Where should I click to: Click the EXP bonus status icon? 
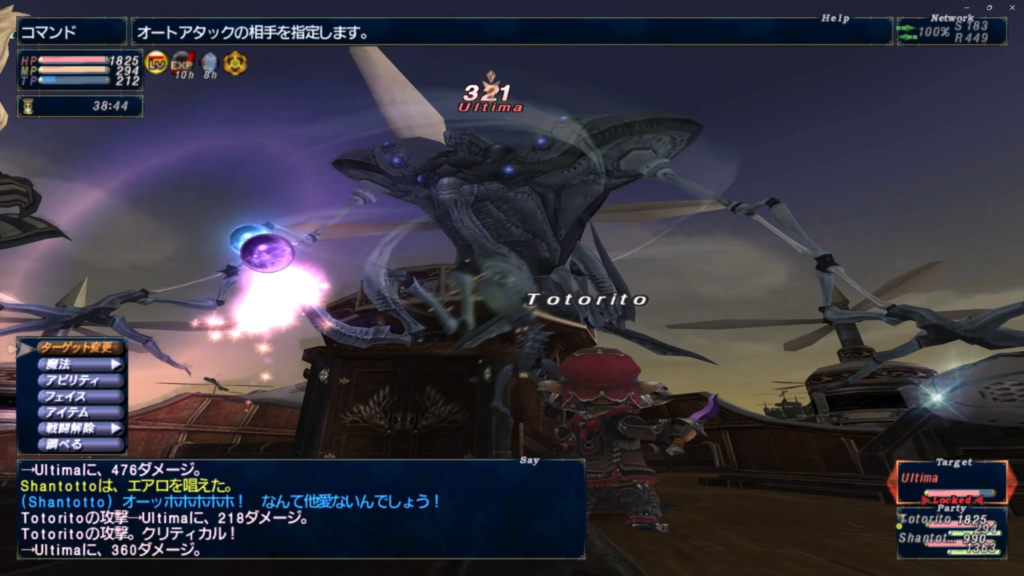(x=182, y=63)
